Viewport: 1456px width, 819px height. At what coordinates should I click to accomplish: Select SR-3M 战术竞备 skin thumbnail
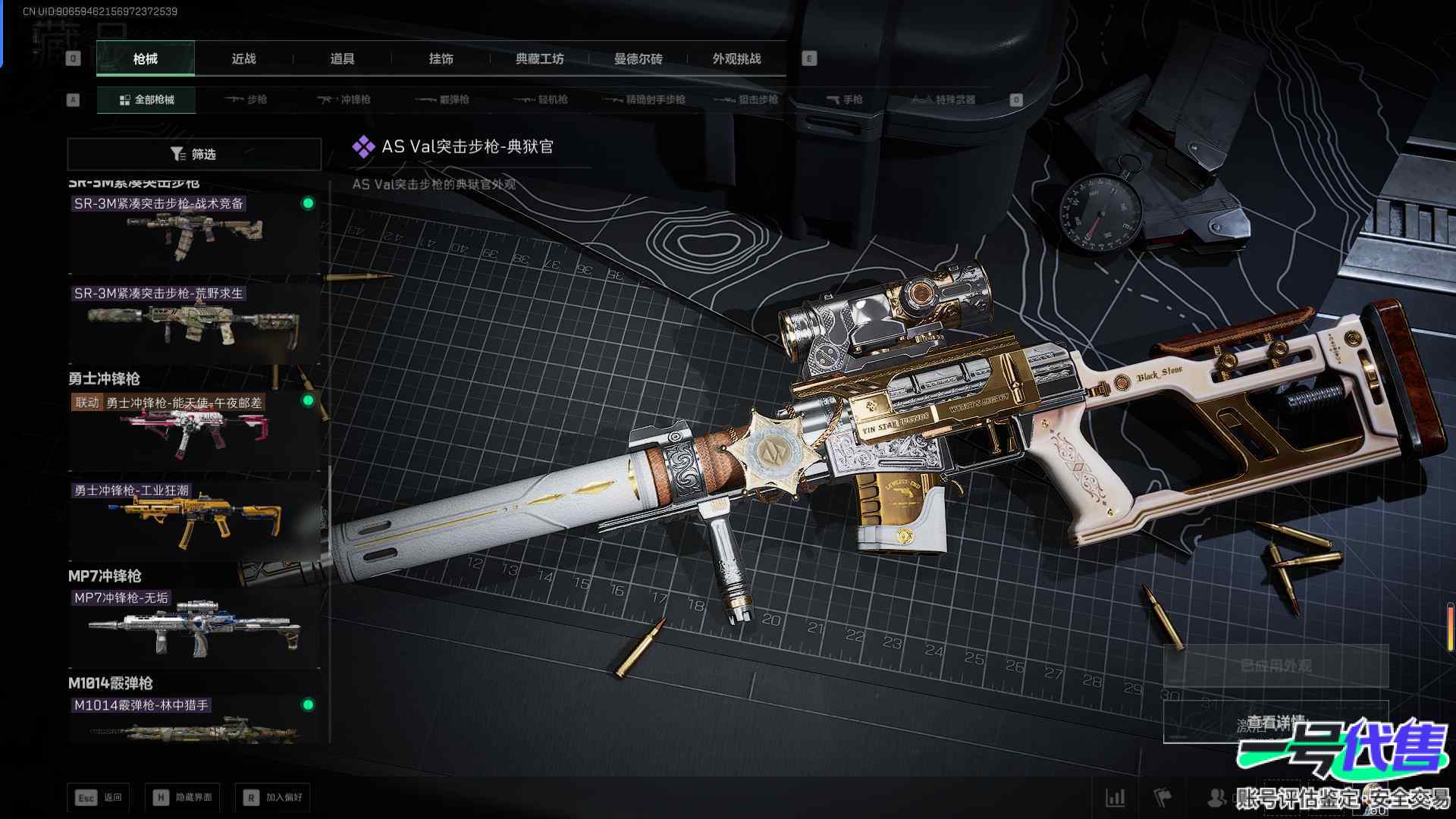click(x=194, y=234)
